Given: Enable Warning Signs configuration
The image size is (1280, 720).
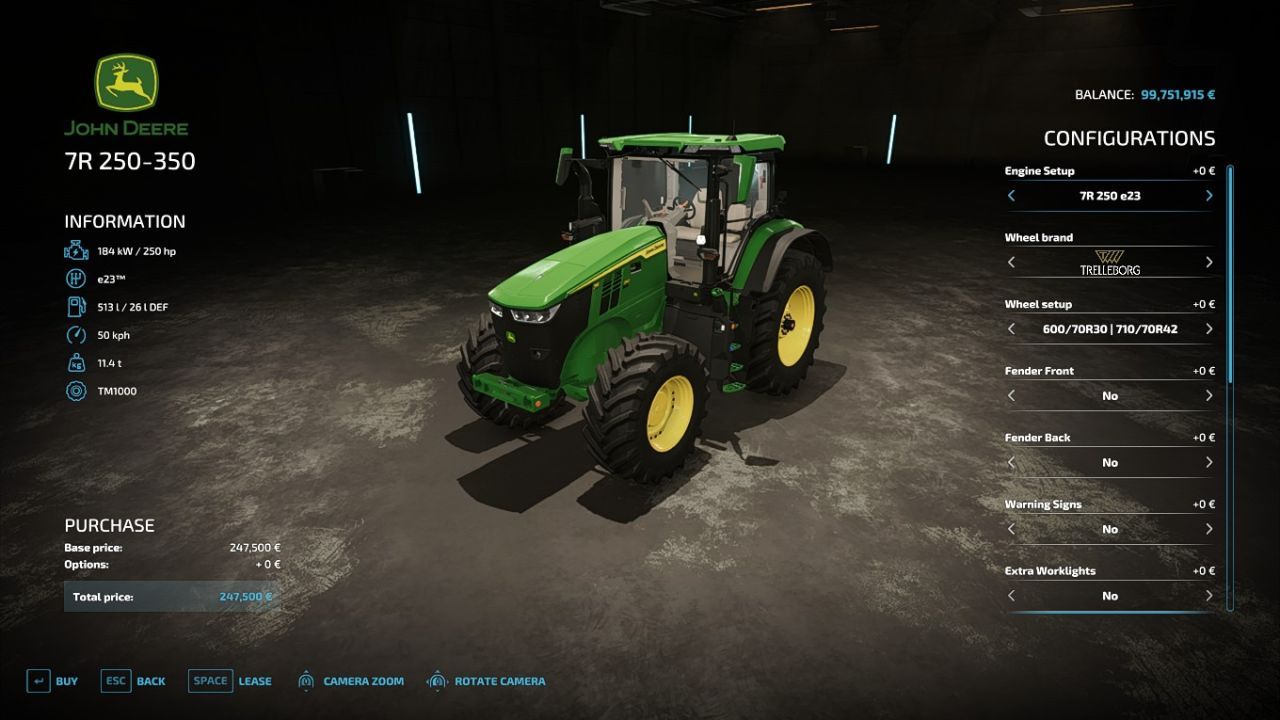Looking at the screenshot, I should tap(1207, 529).
